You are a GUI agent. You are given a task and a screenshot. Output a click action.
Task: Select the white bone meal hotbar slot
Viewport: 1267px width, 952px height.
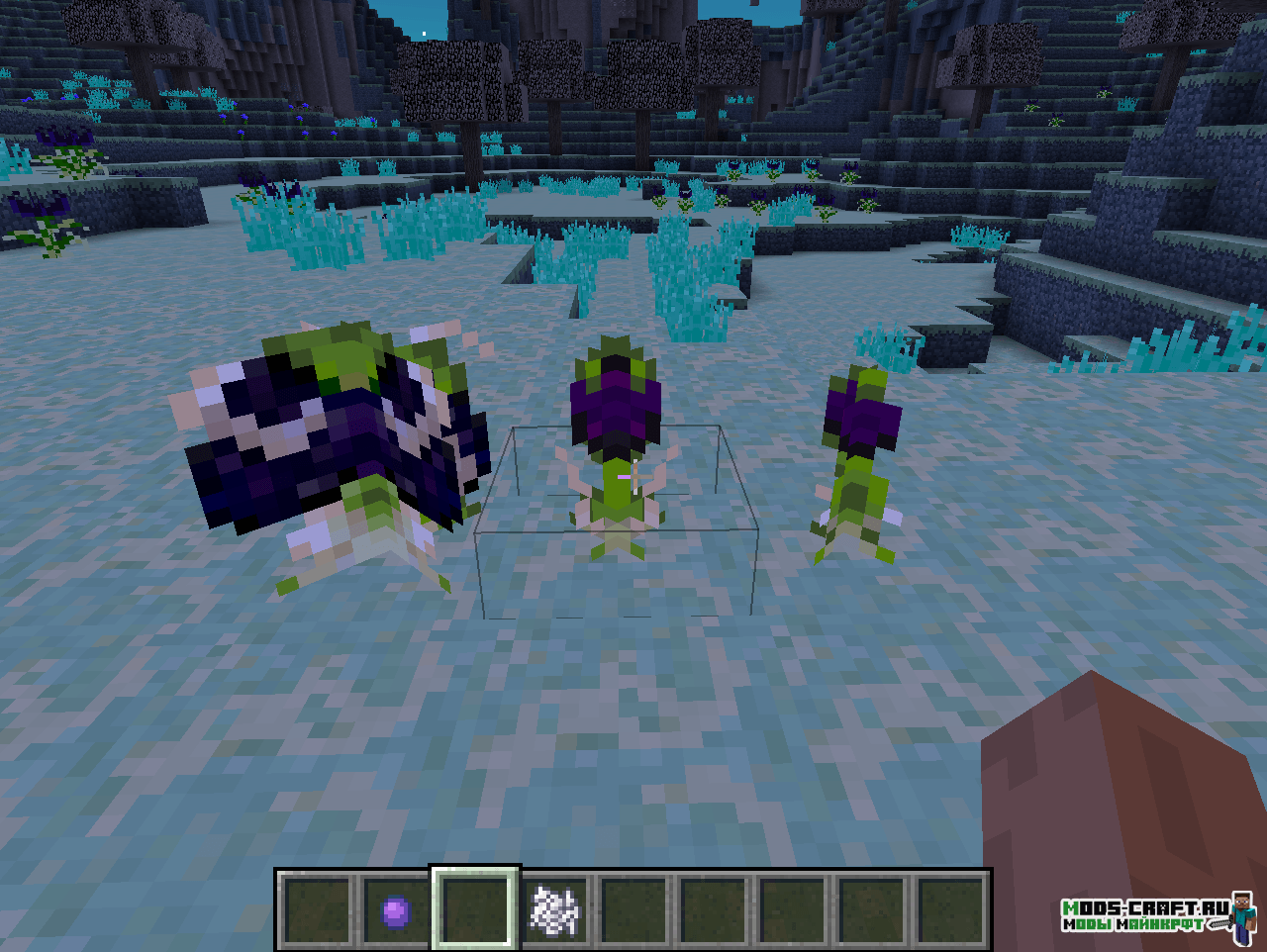coord(555,909)
